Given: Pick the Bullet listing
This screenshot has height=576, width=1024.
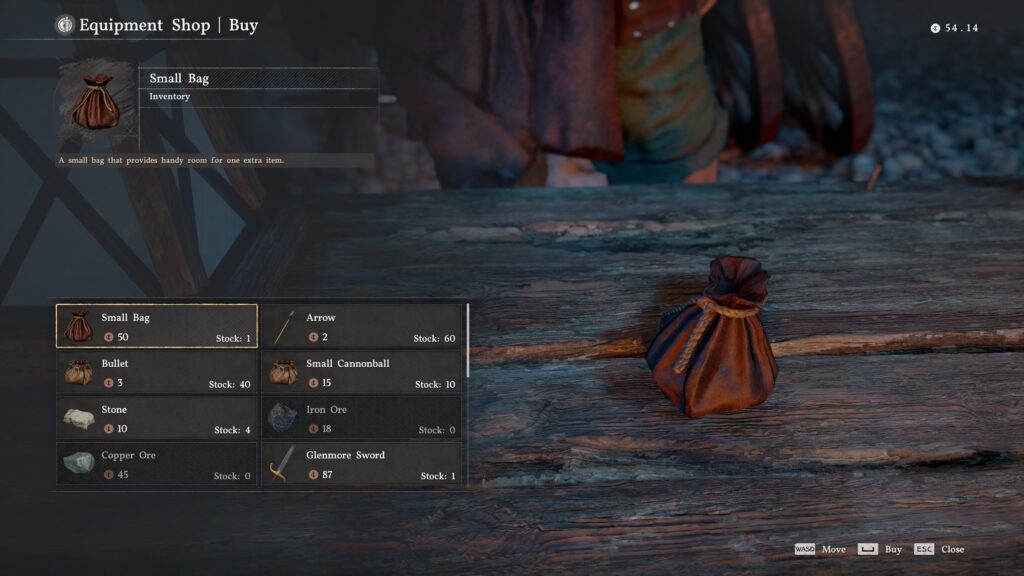Looking at the screenshot, I should 157,372.
